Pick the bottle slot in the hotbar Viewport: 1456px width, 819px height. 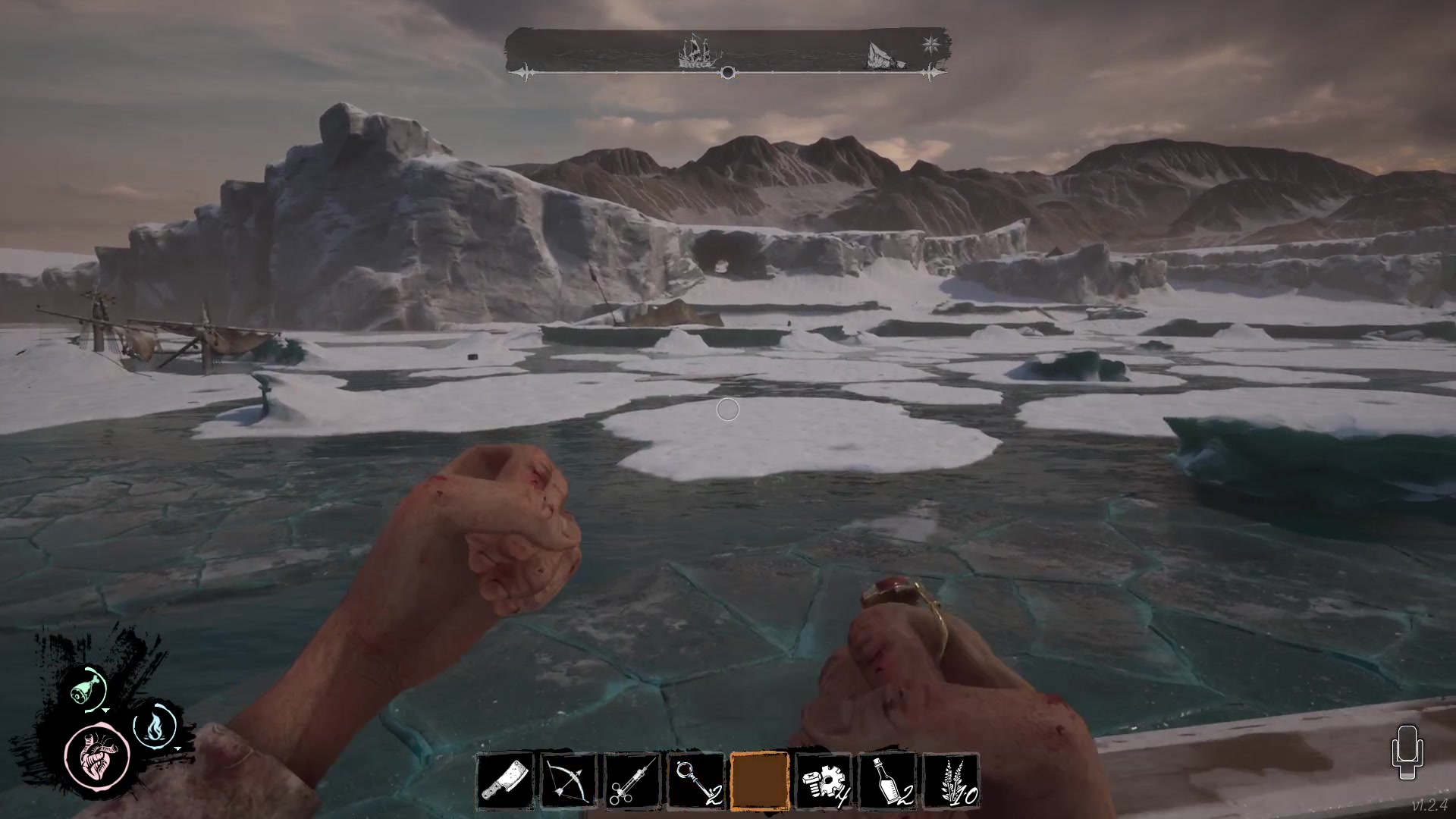pos(886,781)
